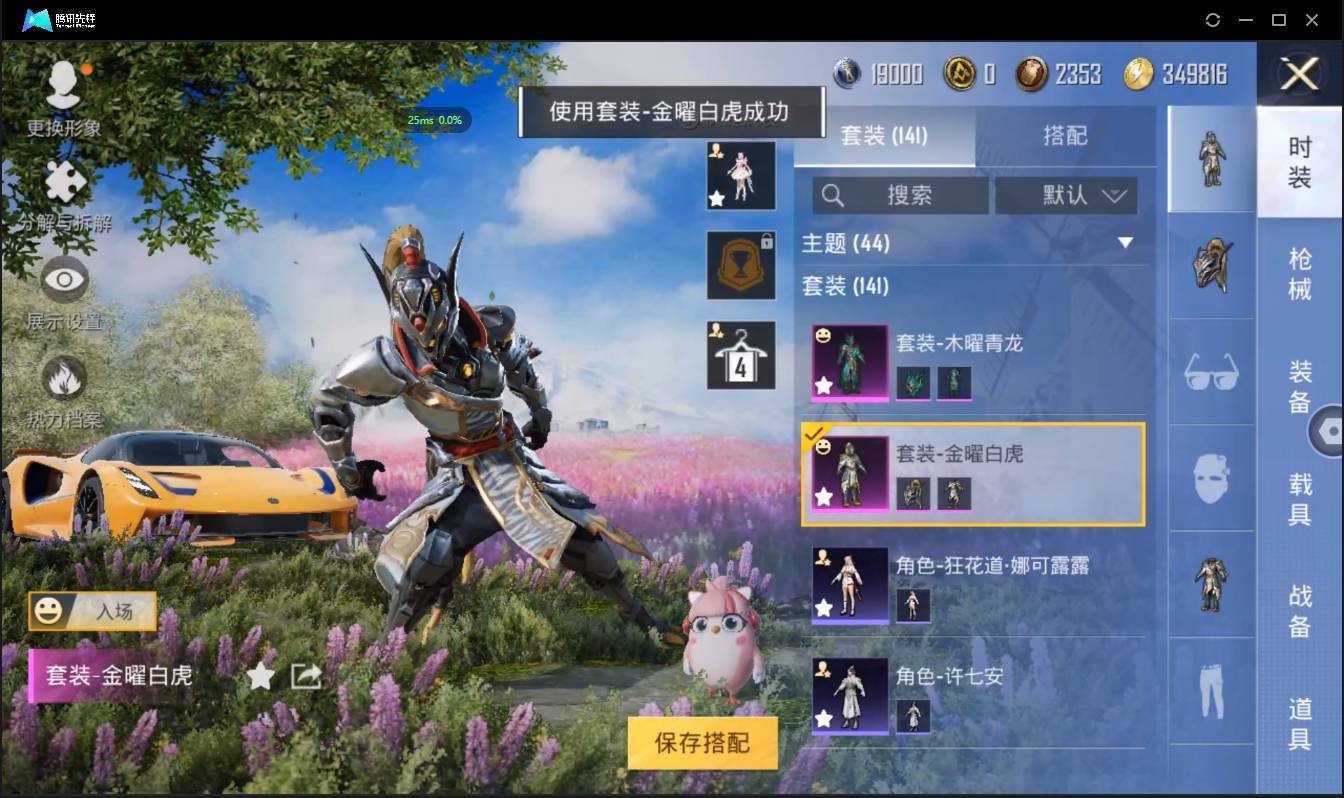Switch to the 搭配 tab
The image size is (1344, 798).
[1066, 135]
